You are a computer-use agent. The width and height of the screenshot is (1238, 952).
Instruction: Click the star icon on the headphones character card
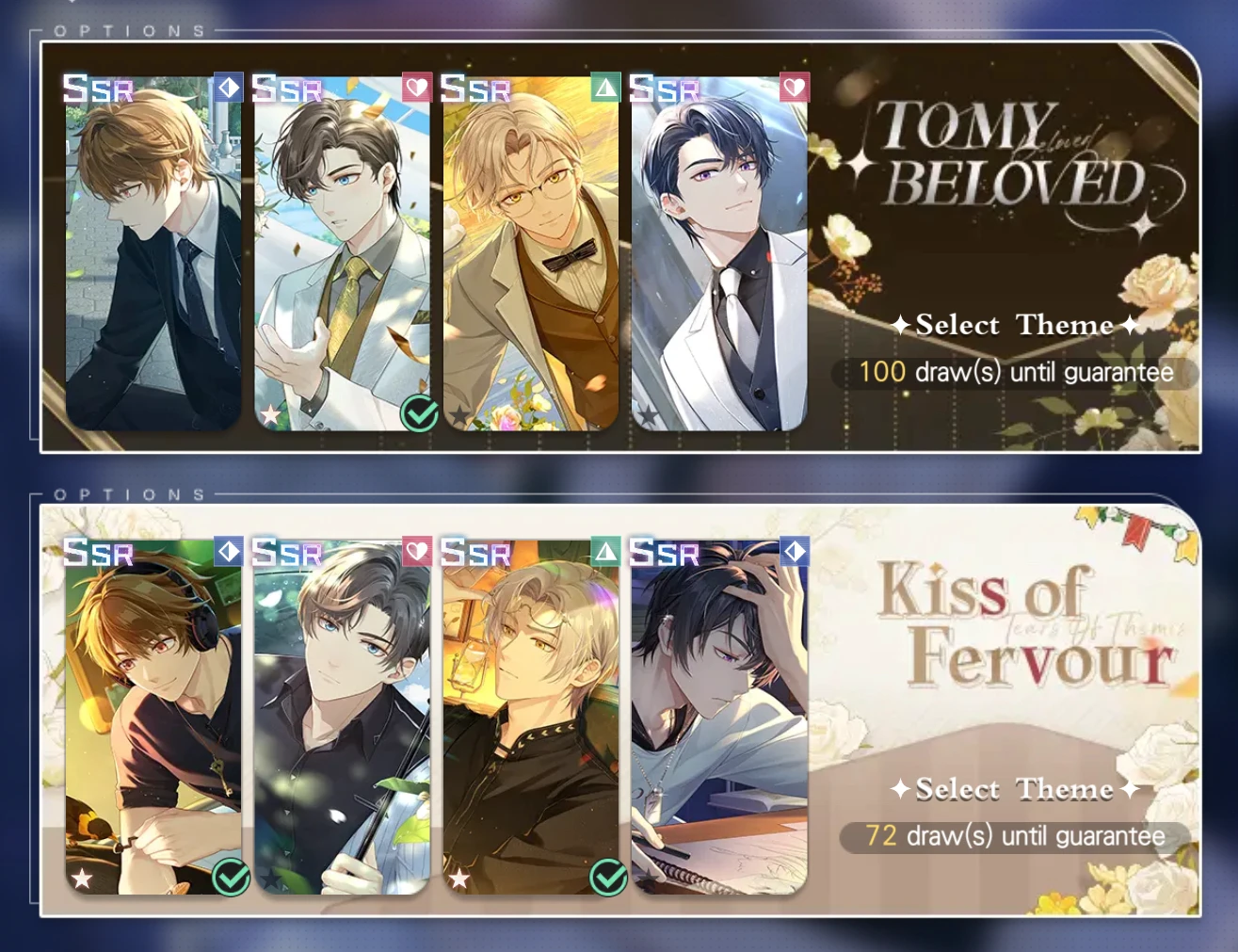coord(82,876)
